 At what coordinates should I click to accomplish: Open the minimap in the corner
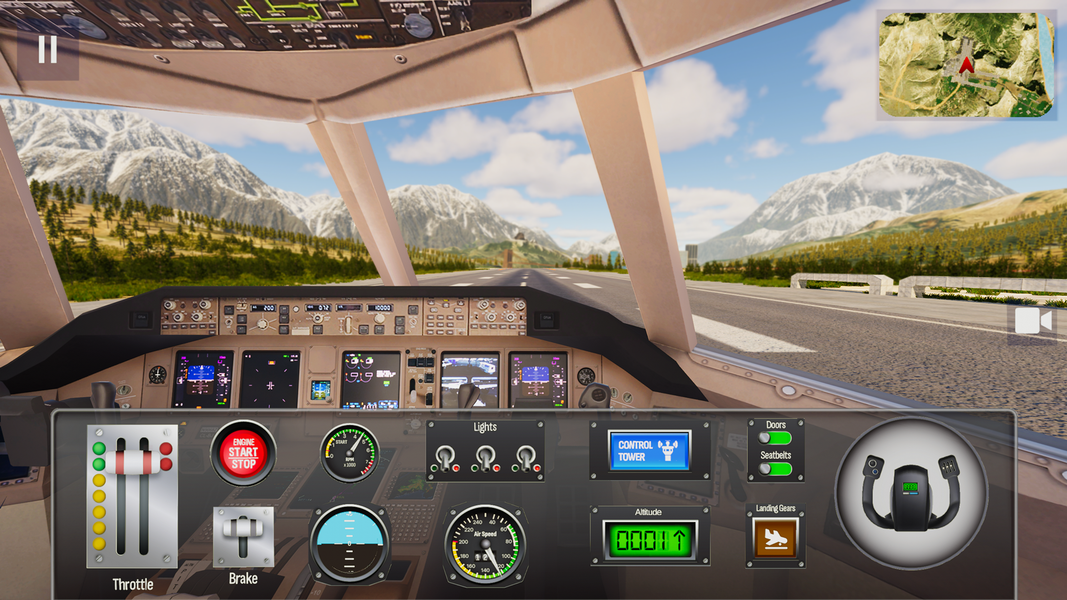966,65
